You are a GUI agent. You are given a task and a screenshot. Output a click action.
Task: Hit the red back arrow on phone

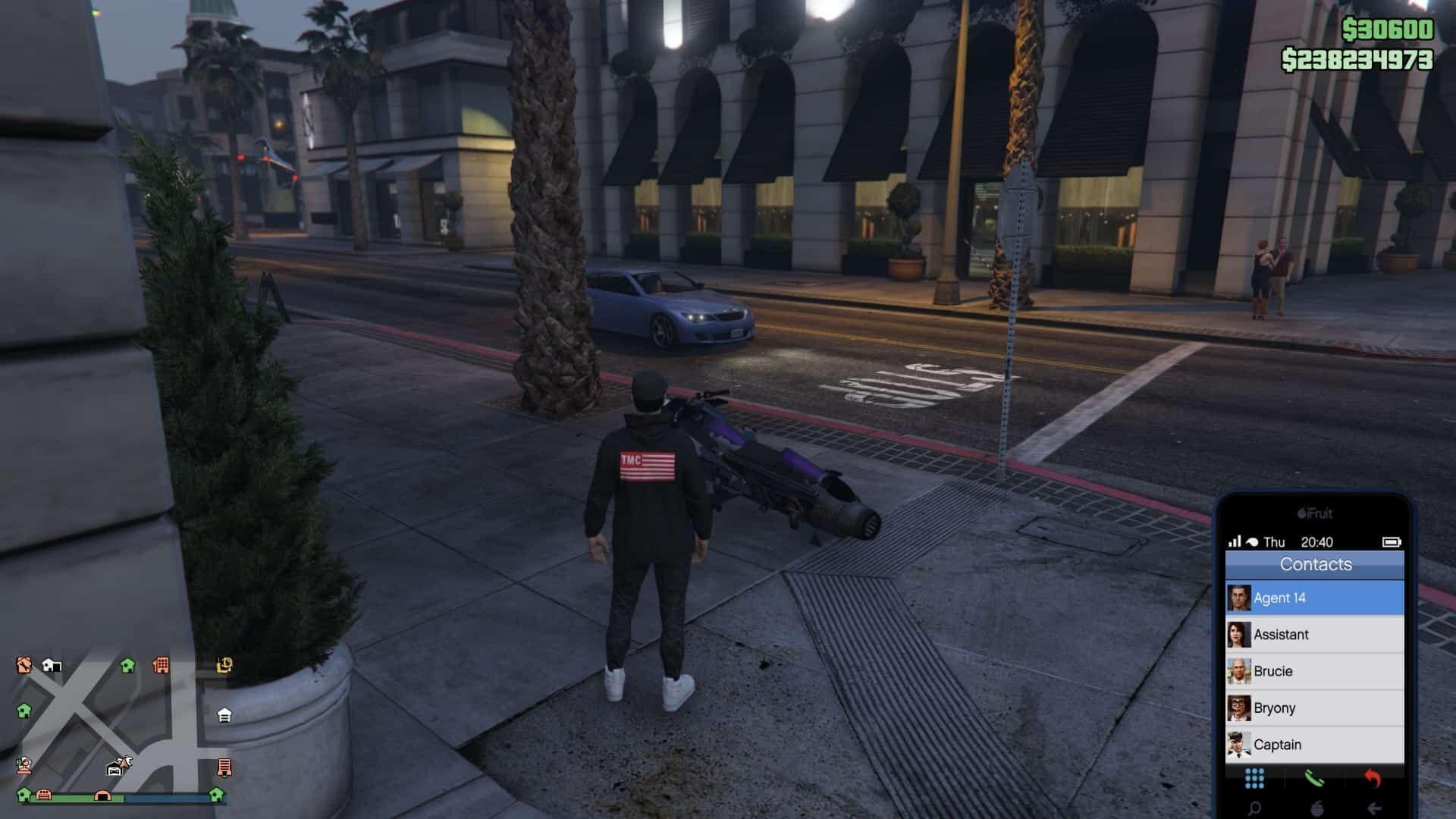(1373, 778)
